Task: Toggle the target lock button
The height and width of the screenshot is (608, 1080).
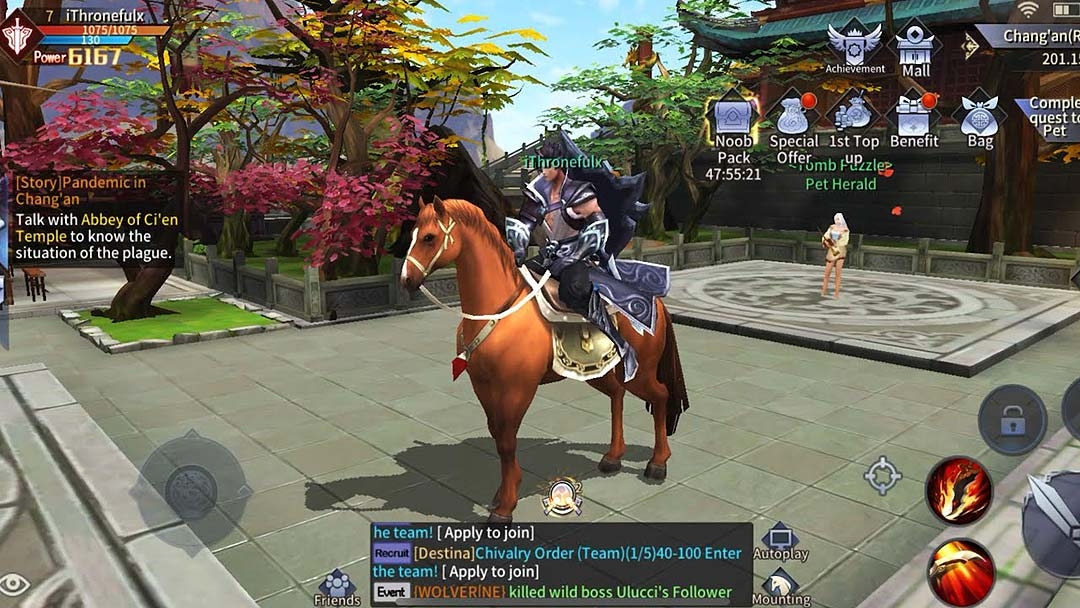Action: [1011, 420]
